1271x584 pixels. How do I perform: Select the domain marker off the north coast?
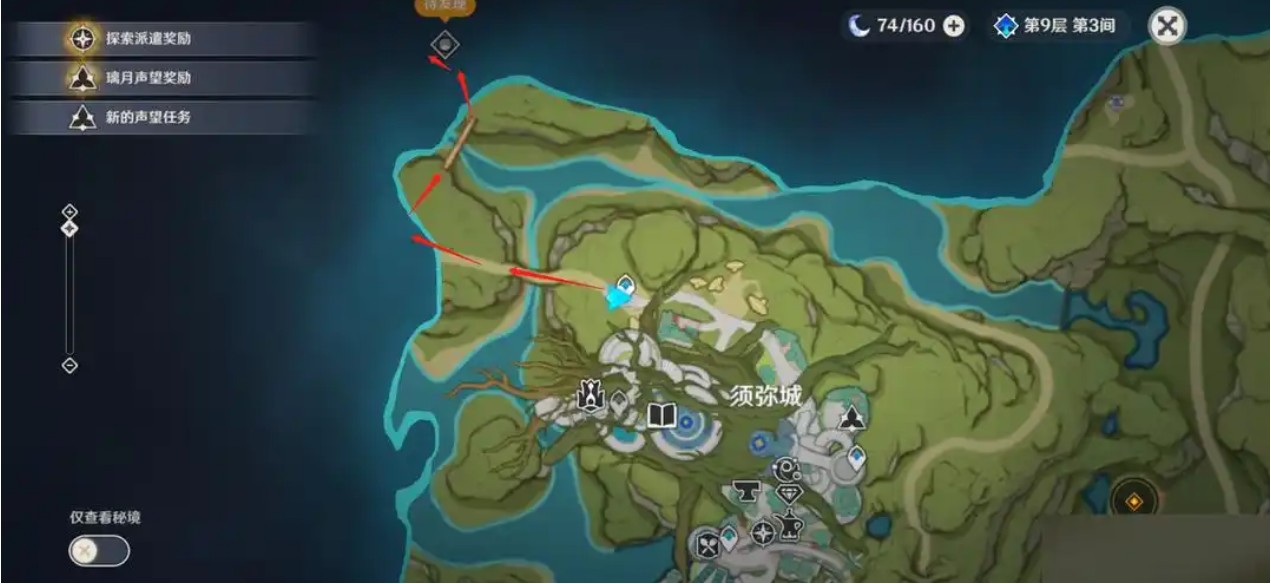(445, 43)
